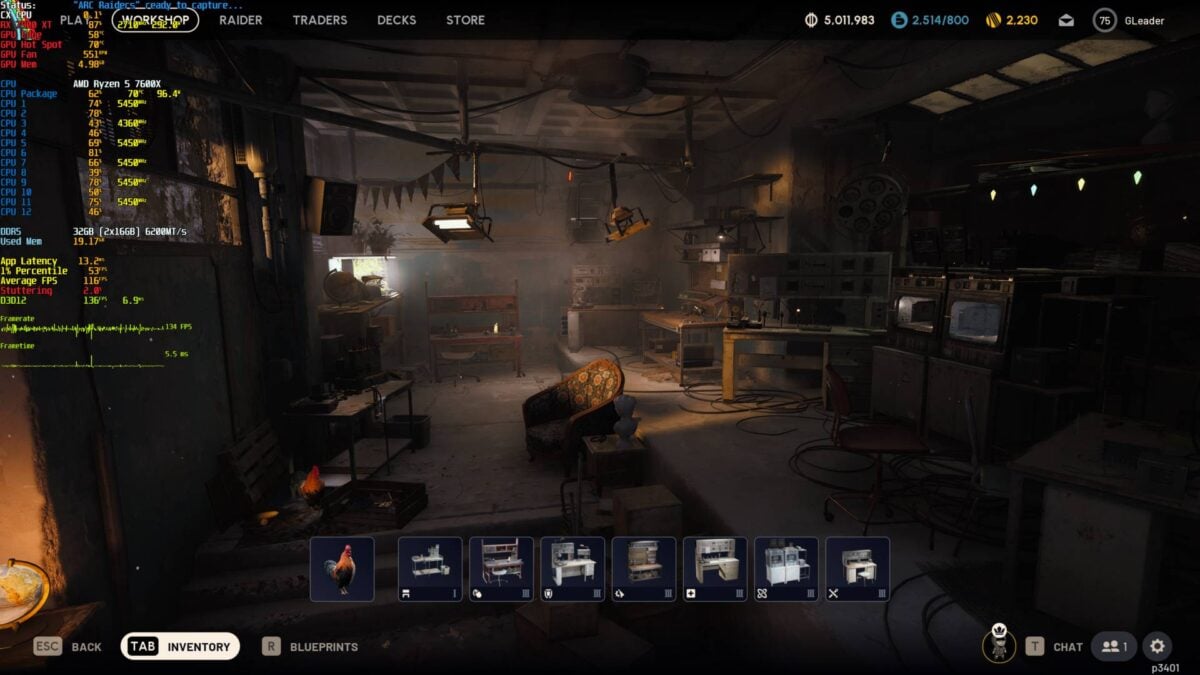1200x675 pixels.
Task: Select the Workshop tab
Action: [155, 20]
